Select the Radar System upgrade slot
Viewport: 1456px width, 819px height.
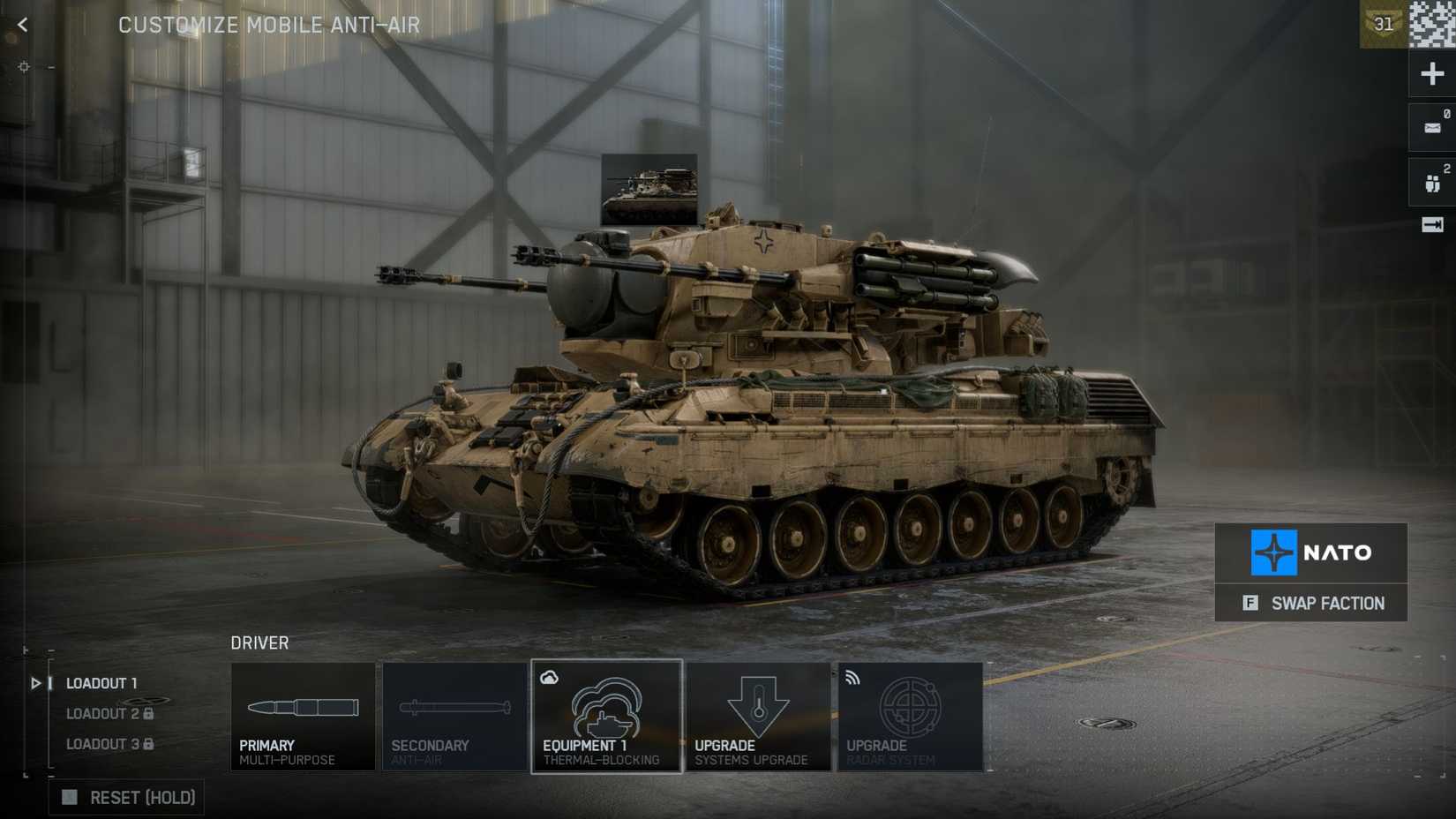908,717
